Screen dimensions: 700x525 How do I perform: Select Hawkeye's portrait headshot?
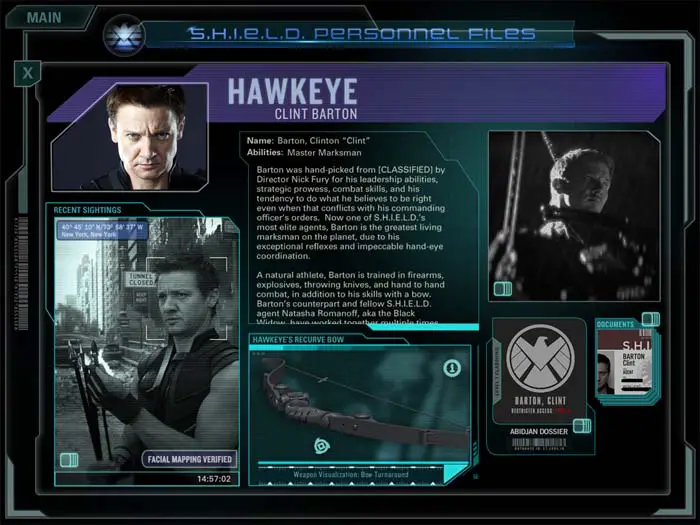click(143, 135)
